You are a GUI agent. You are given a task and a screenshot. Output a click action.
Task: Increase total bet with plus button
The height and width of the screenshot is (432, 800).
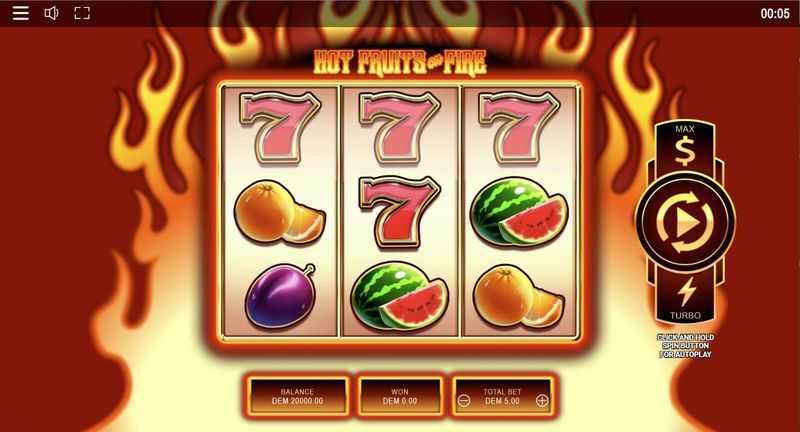click(542, 401)
